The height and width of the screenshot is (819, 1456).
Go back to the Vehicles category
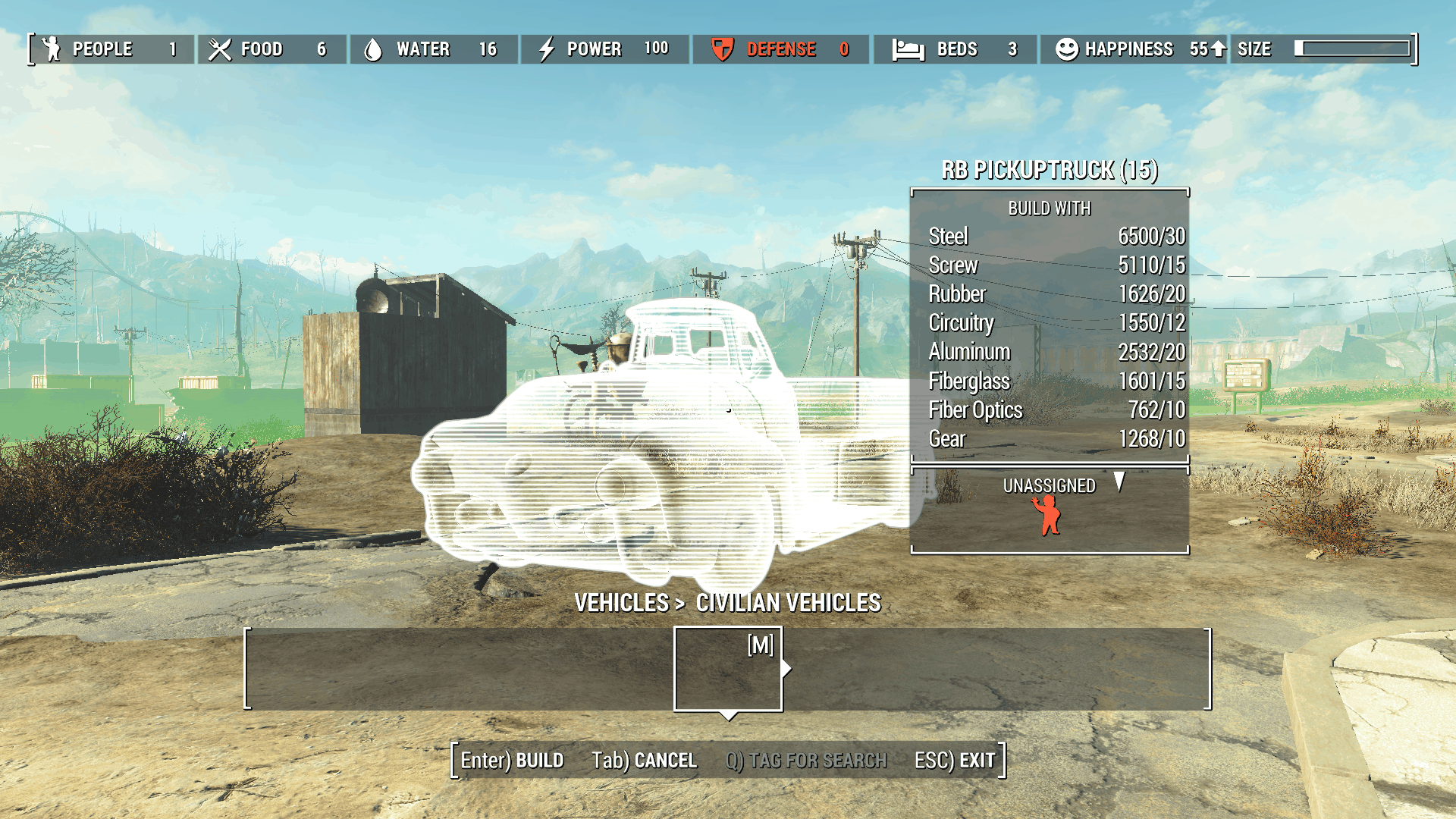click(621, 603)
